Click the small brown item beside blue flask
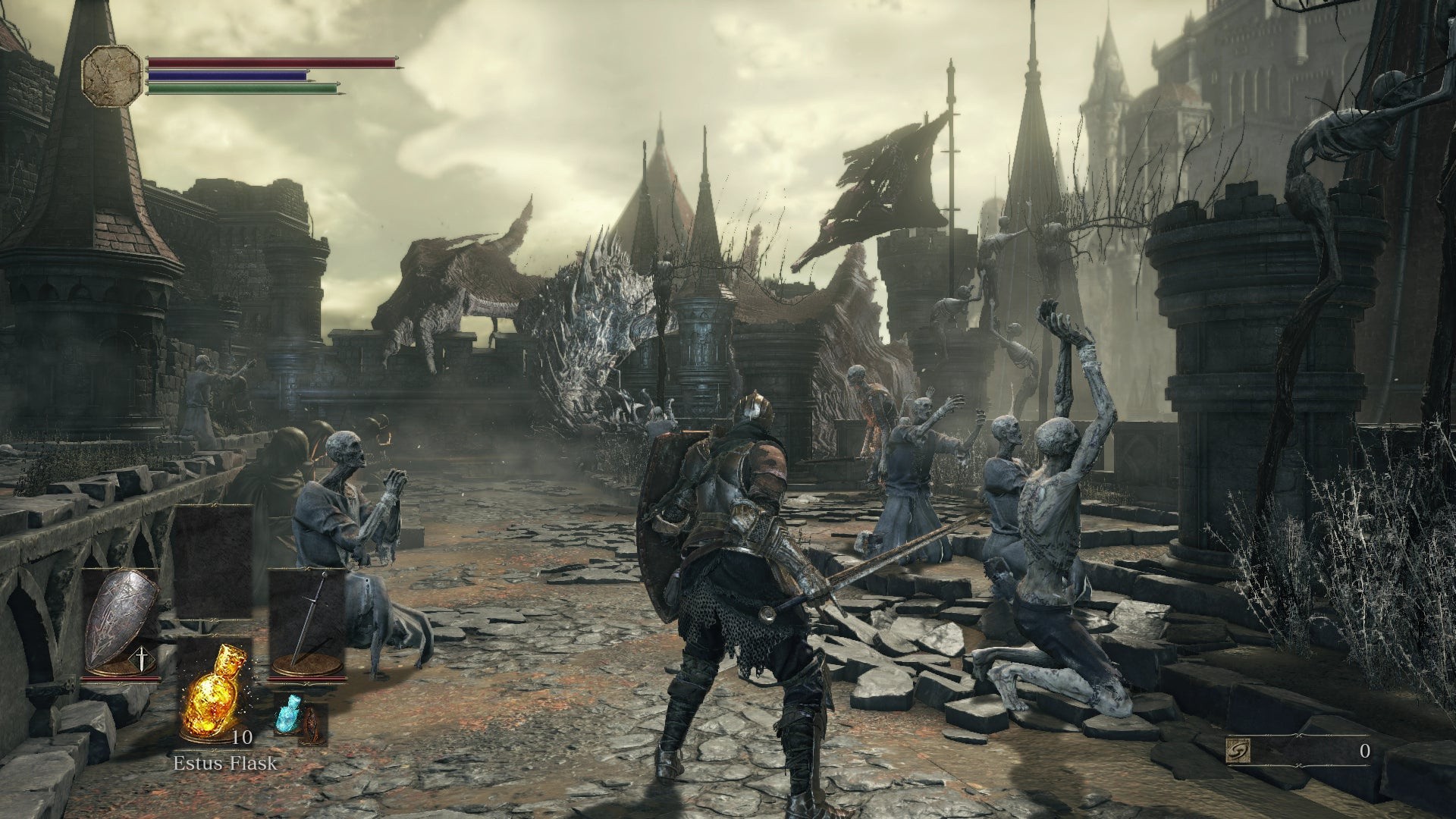Screen dimensions: 1456x819 pyautogui.click(x=311, y=725)
